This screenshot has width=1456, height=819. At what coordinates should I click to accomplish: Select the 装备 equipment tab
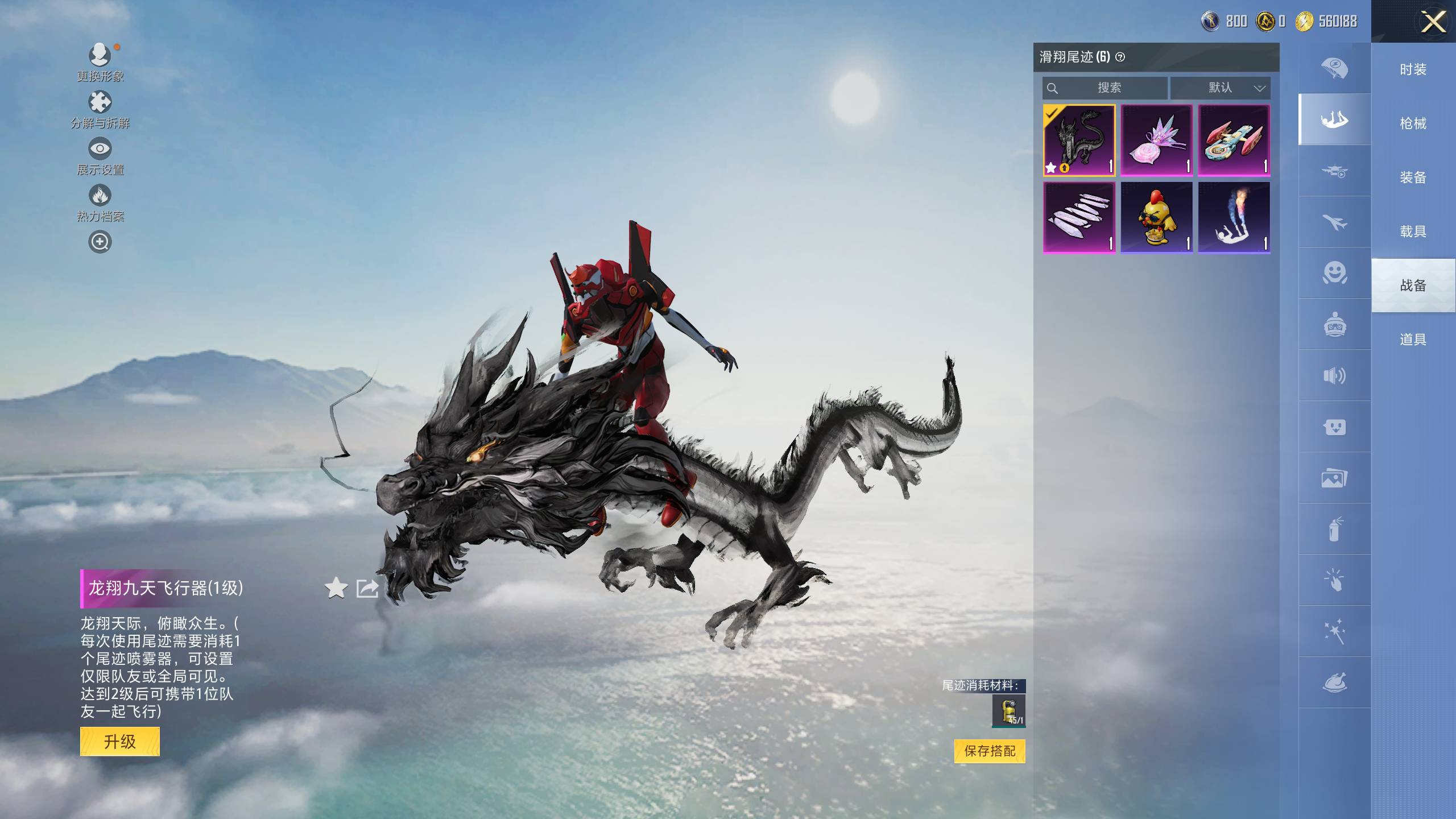pos(1413,177)
